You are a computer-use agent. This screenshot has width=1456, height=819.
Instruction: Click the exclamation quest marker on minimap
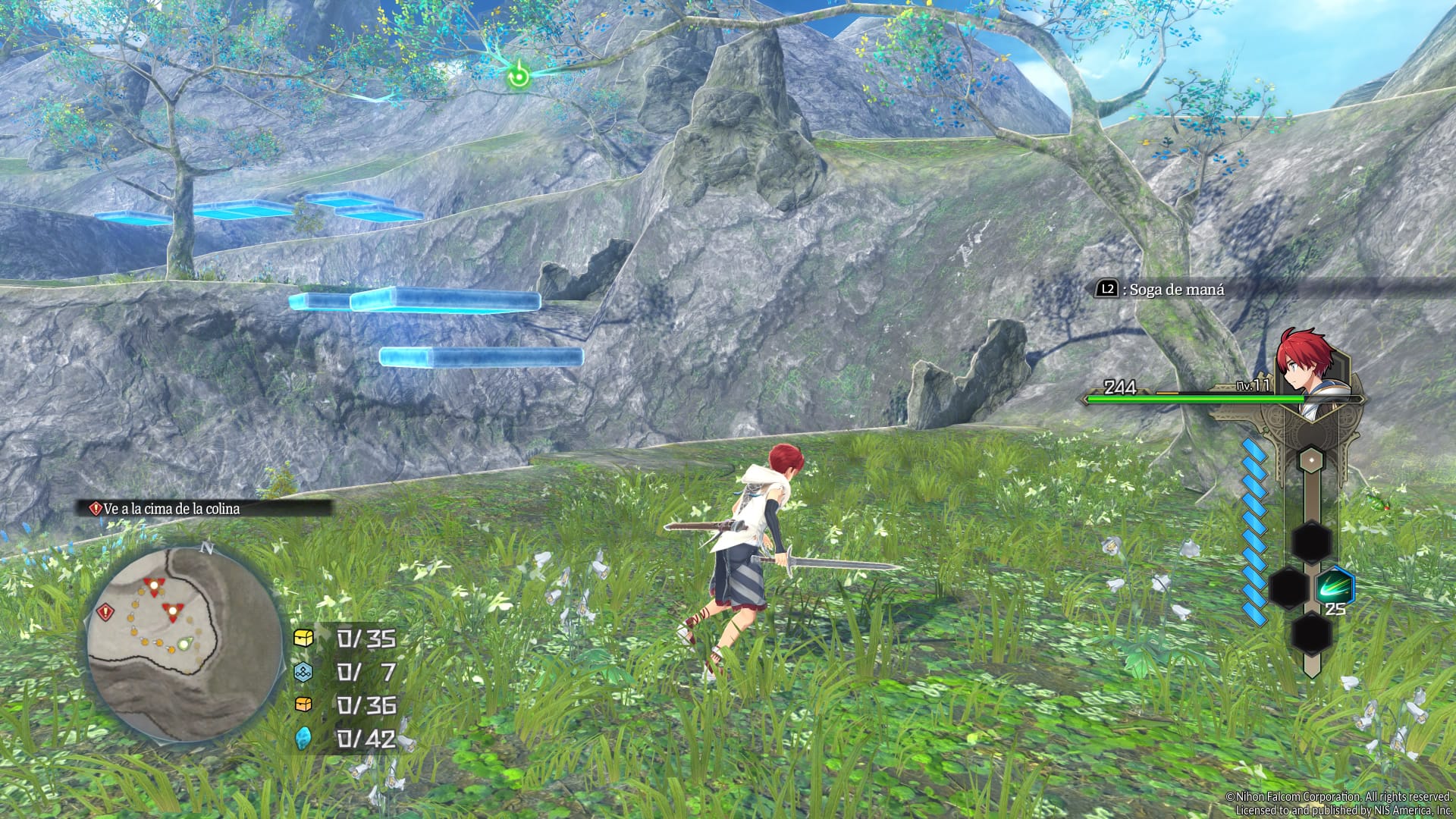[x=105, y=611]
